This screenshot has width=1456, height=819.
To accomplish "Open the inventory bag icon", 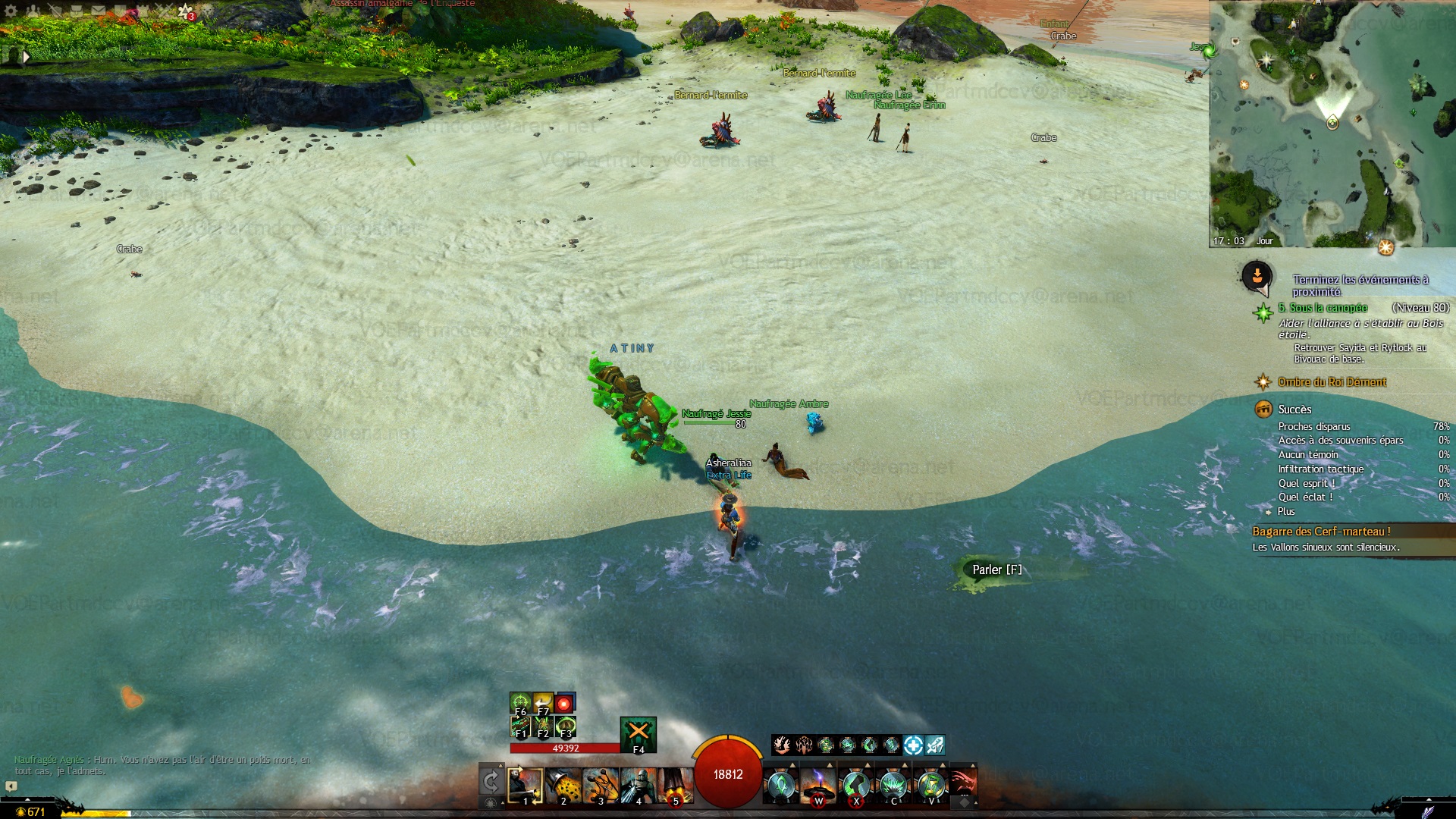I will point(77,11).
